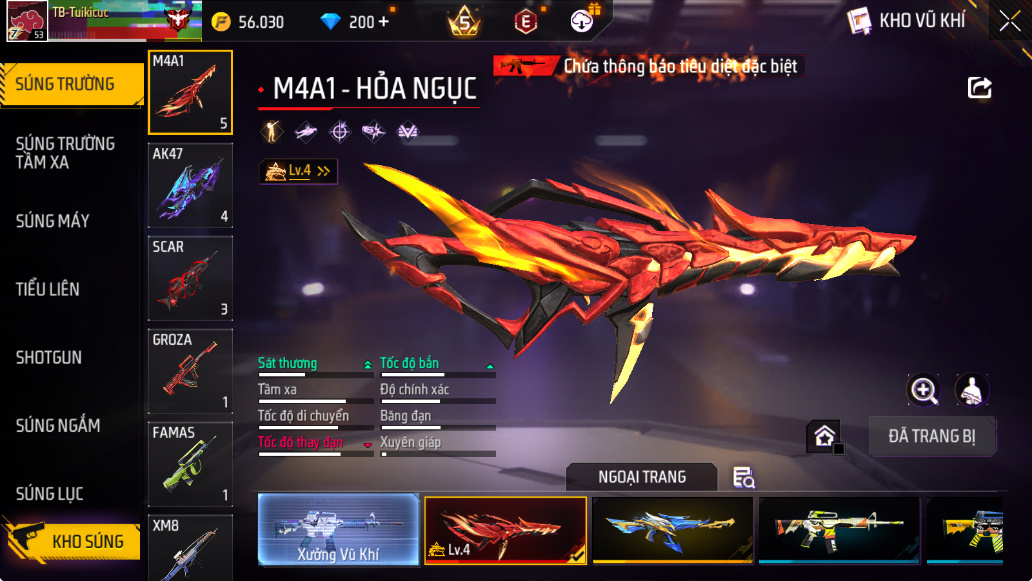Open the Xưởng Vũ Khí skin tile

click(x=338, y=530)
